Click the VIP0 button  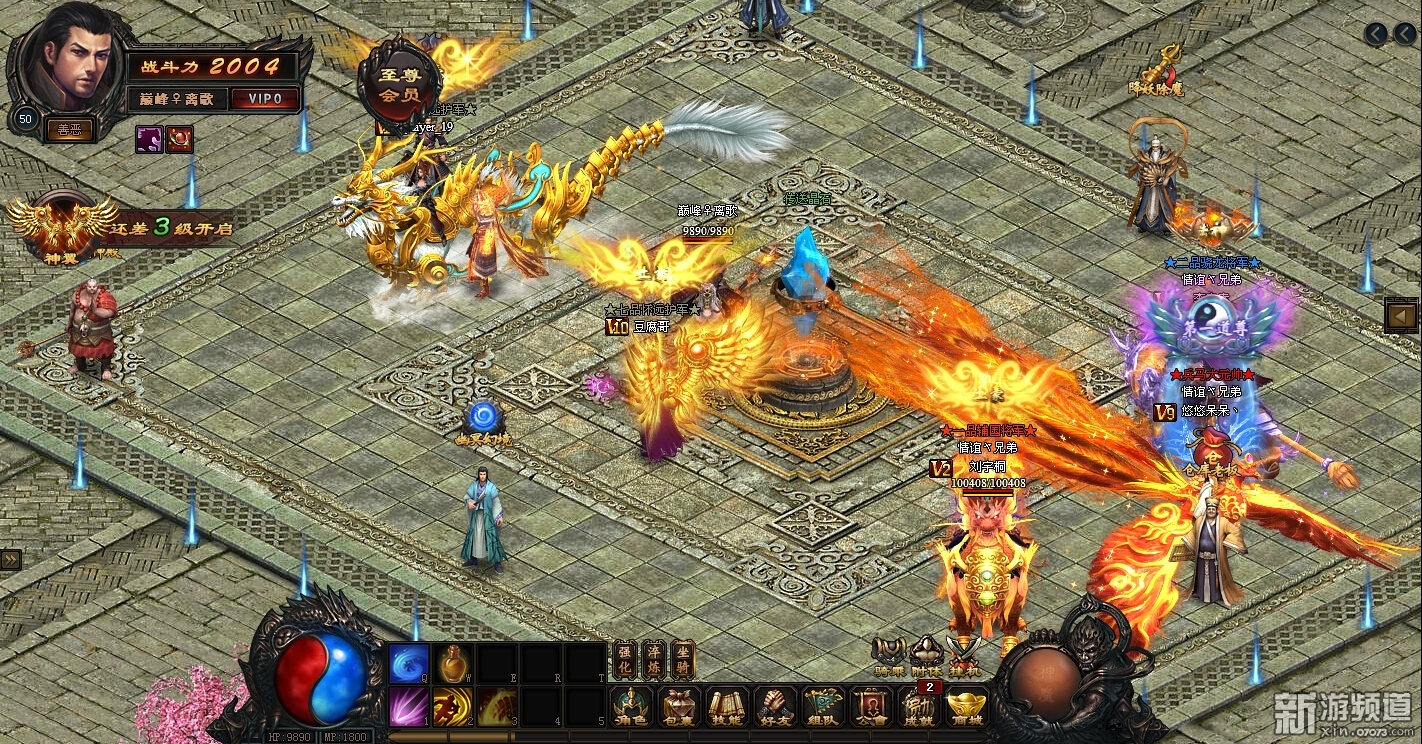[x=264, y=99]
